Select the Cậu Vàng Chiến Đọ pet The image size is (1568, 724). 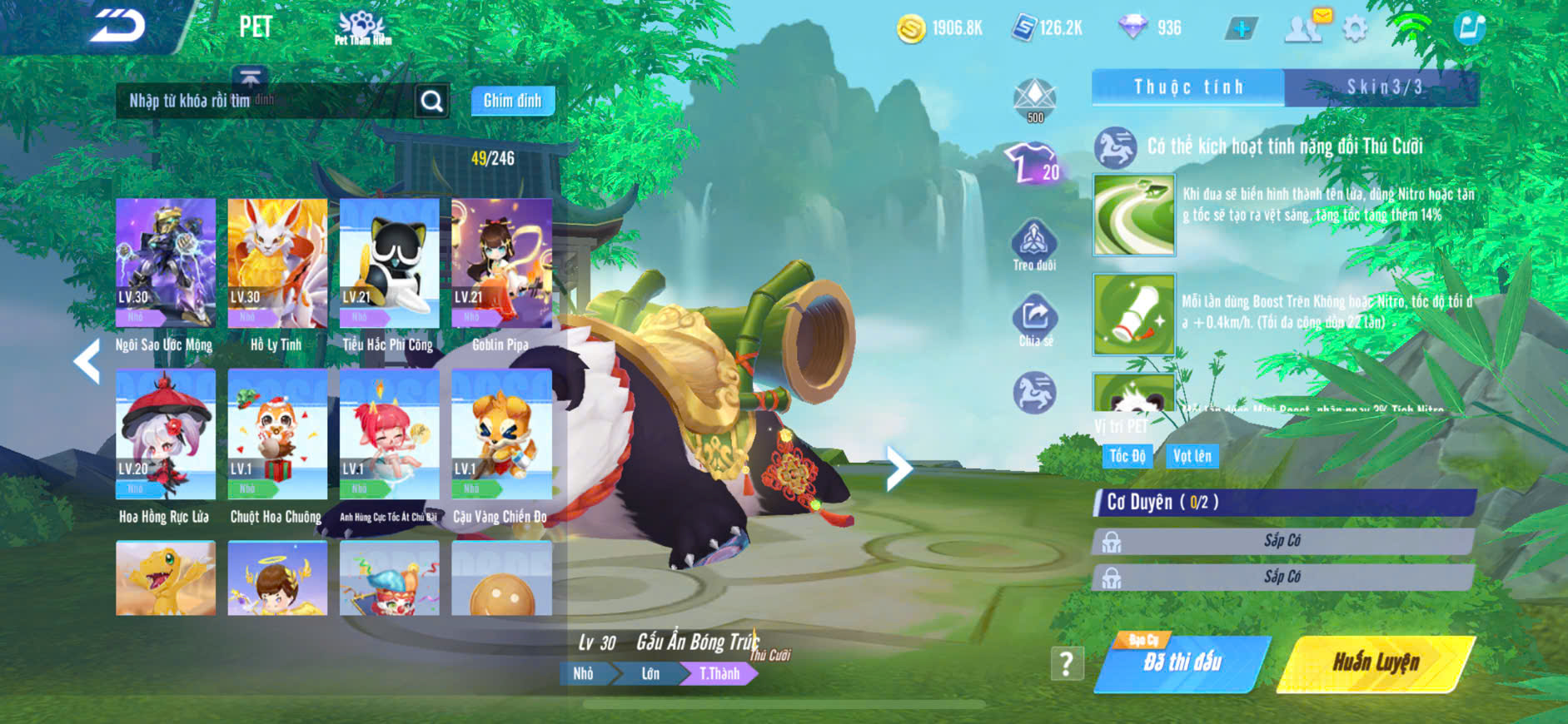501,434
